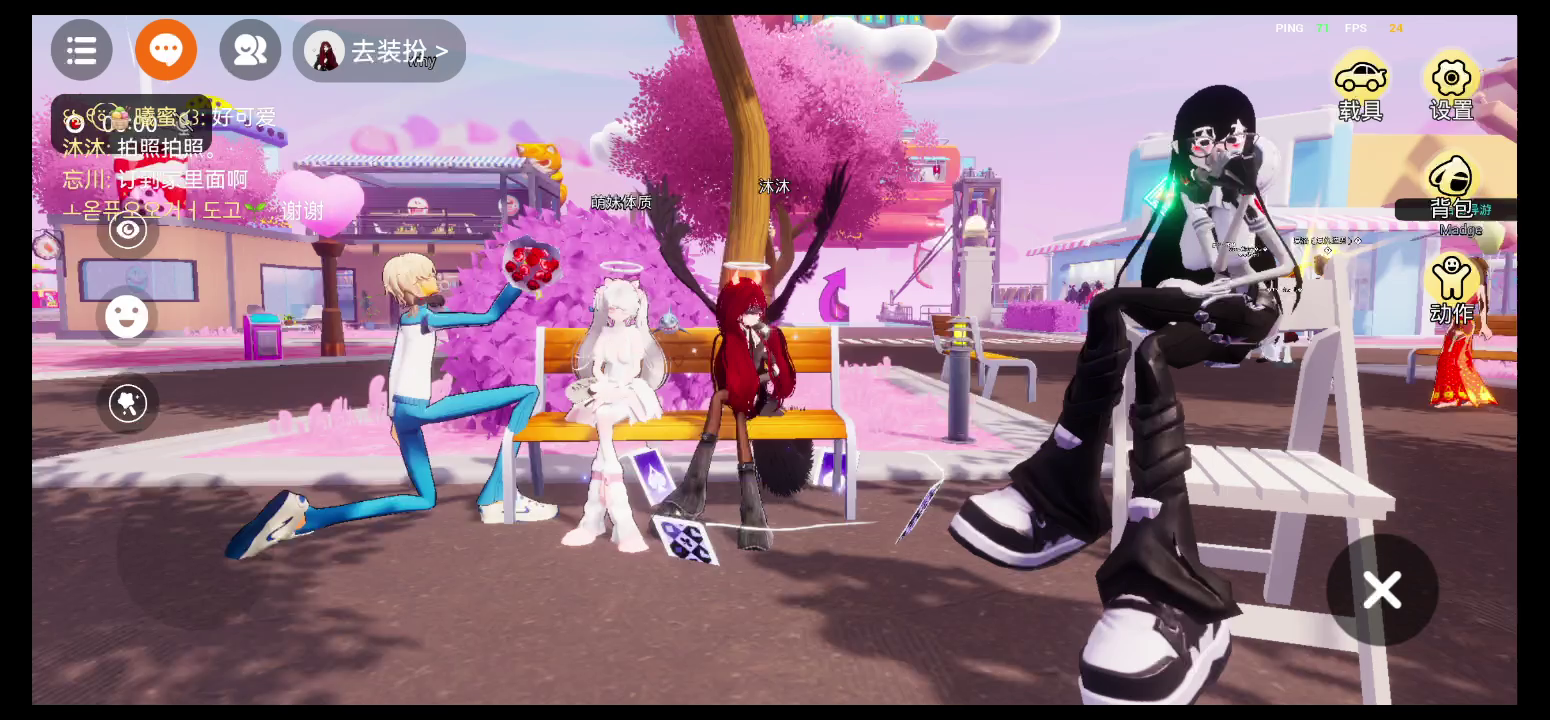Viewport: 1550px width, 720px height.
Task: Close with the round X button
Action: point(1382,590)
